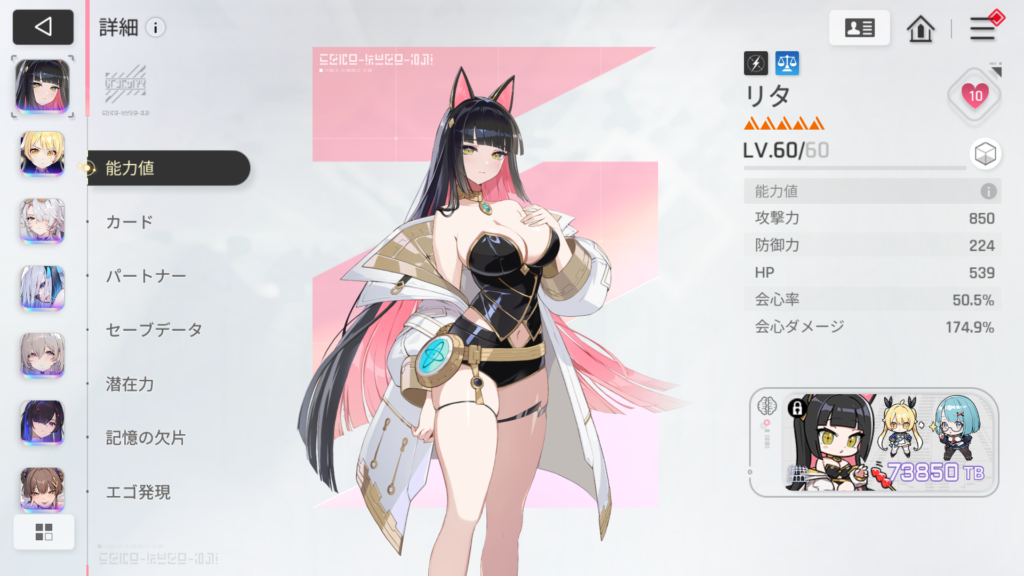Select the dark purple-haired character portrait
The image size is (1024, 576).
[x=43, y=422]
